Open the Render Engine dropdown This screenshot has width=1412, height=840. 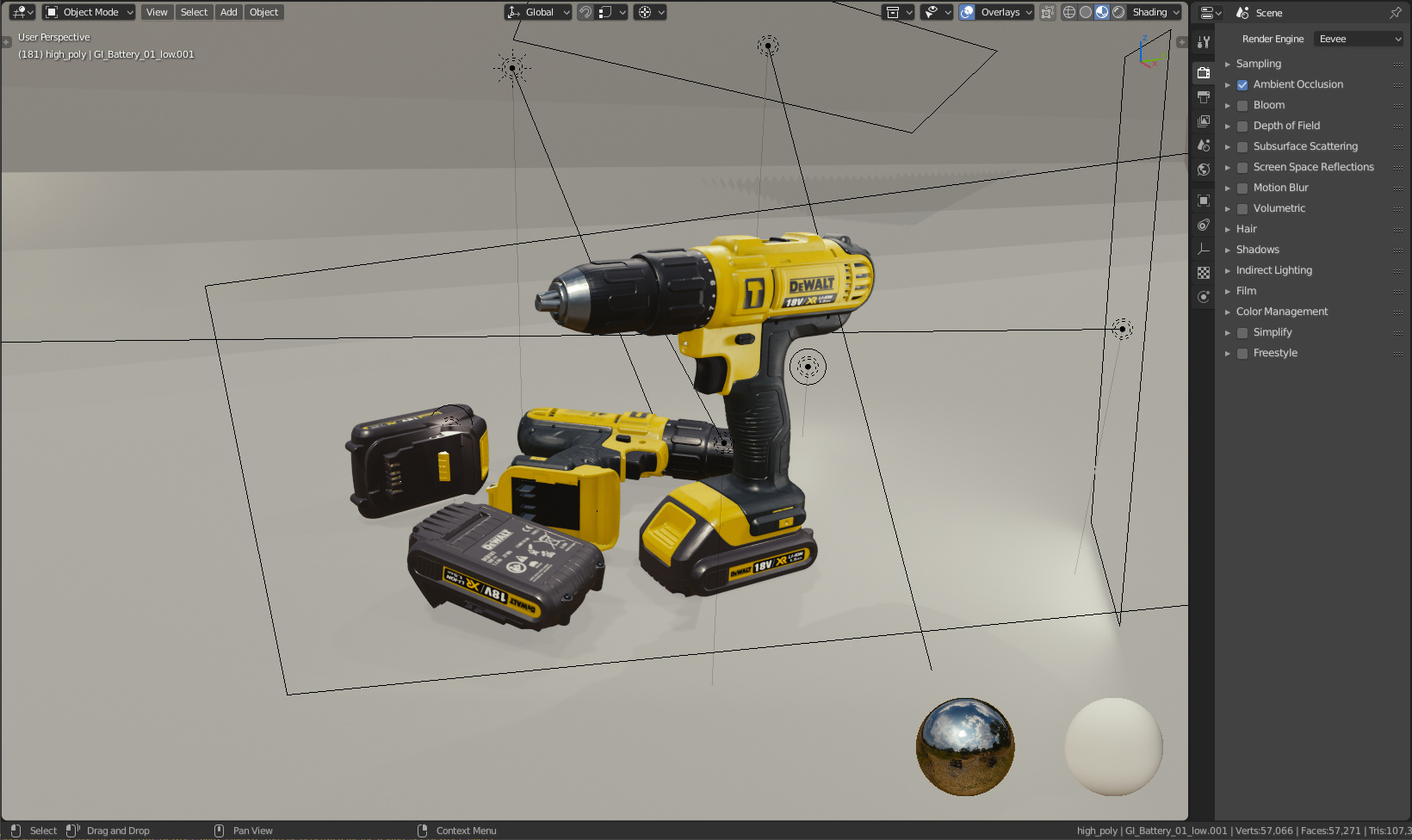[1358, 38]
